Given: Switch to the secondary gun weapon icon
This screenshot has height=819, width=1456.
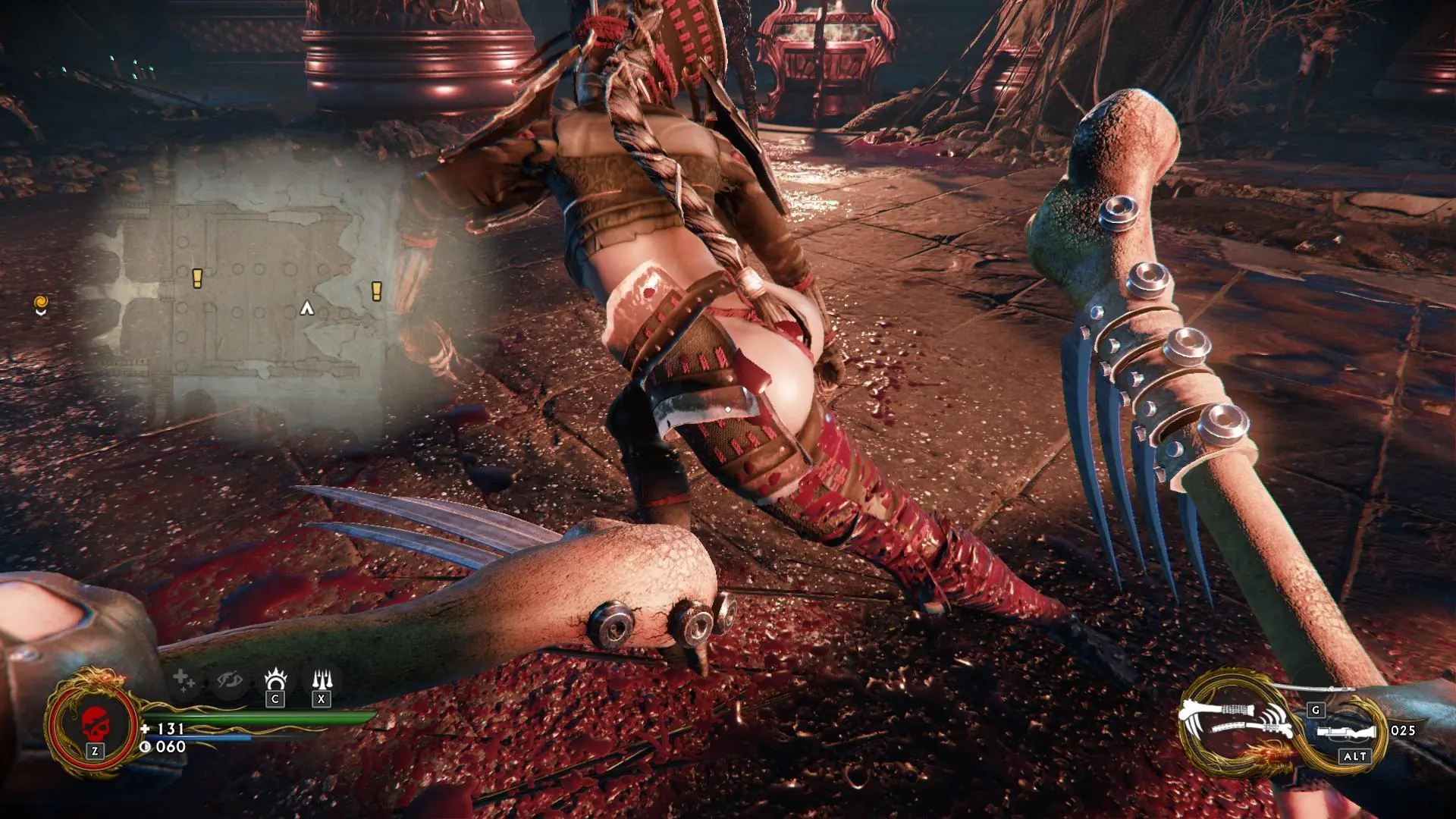Looking at the screenshot, I should (x=1346, y=733).
